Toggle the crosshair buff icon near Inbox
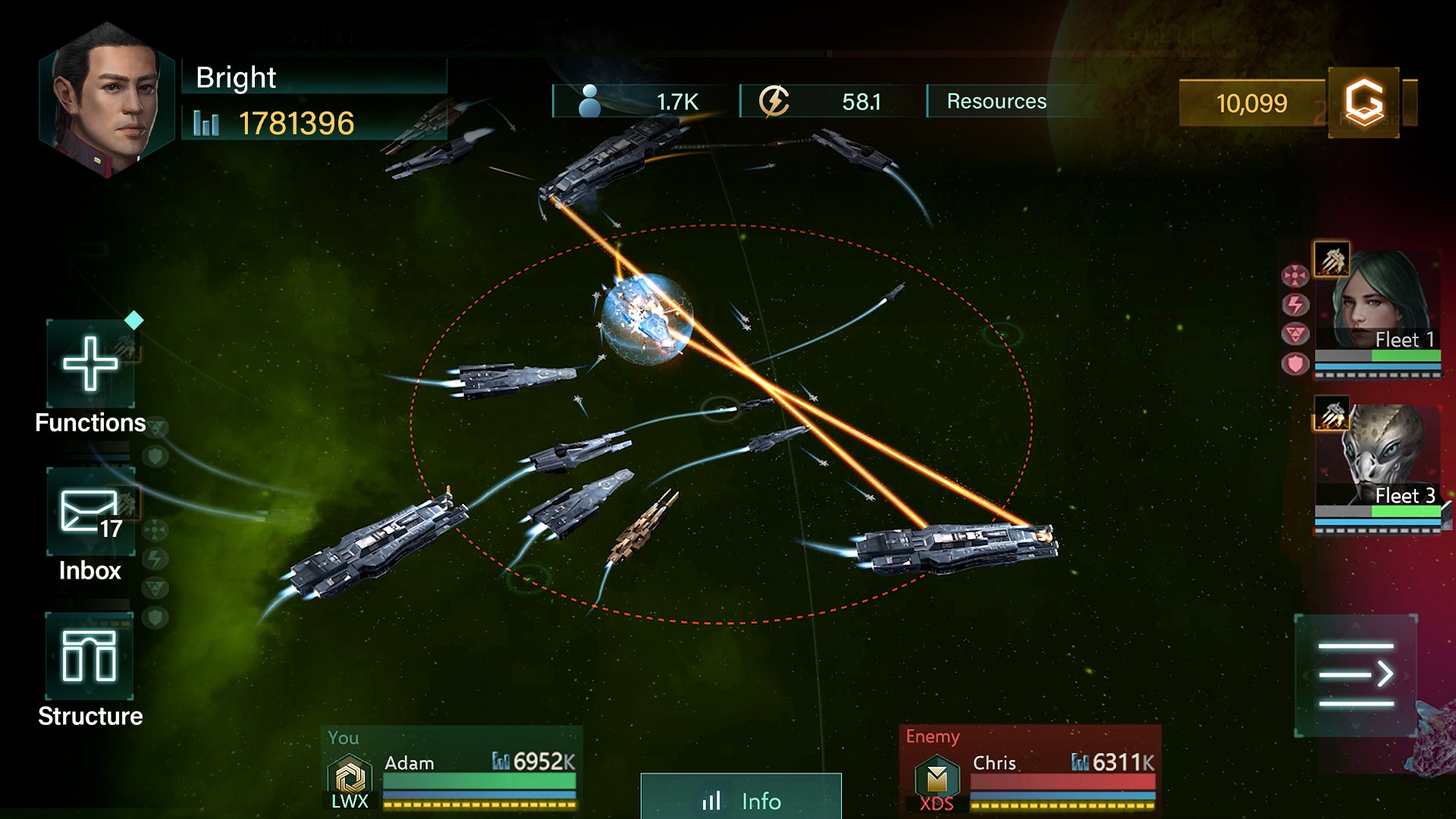 (156, 528)
